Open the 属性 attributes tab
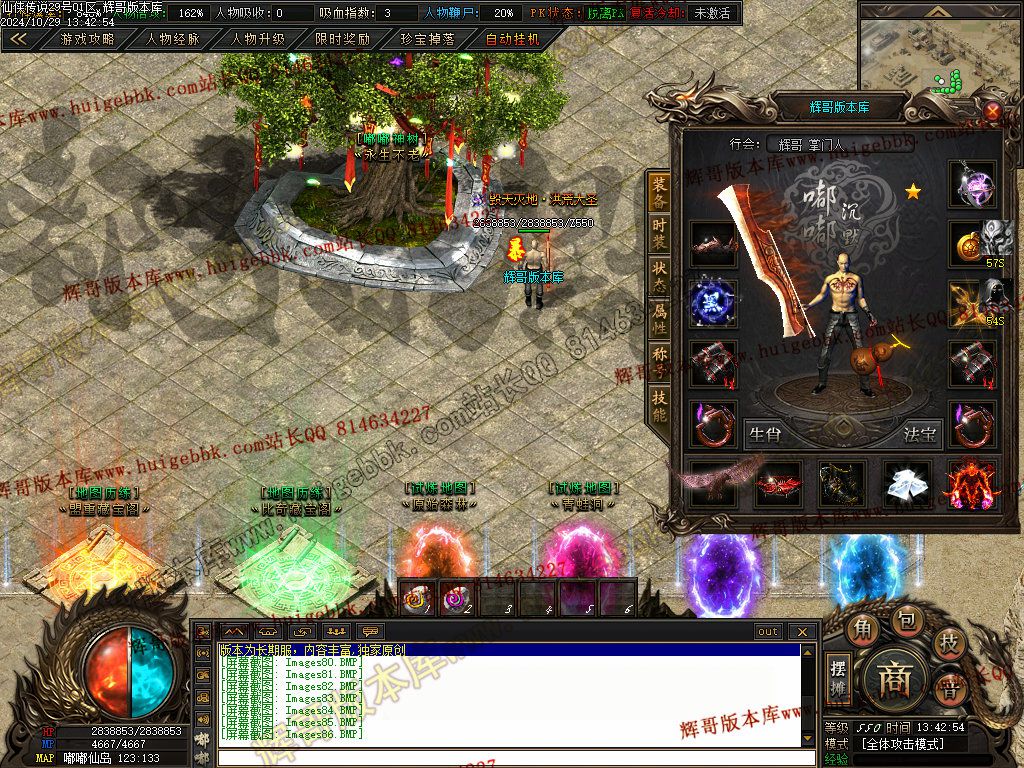 coord(659,320)
